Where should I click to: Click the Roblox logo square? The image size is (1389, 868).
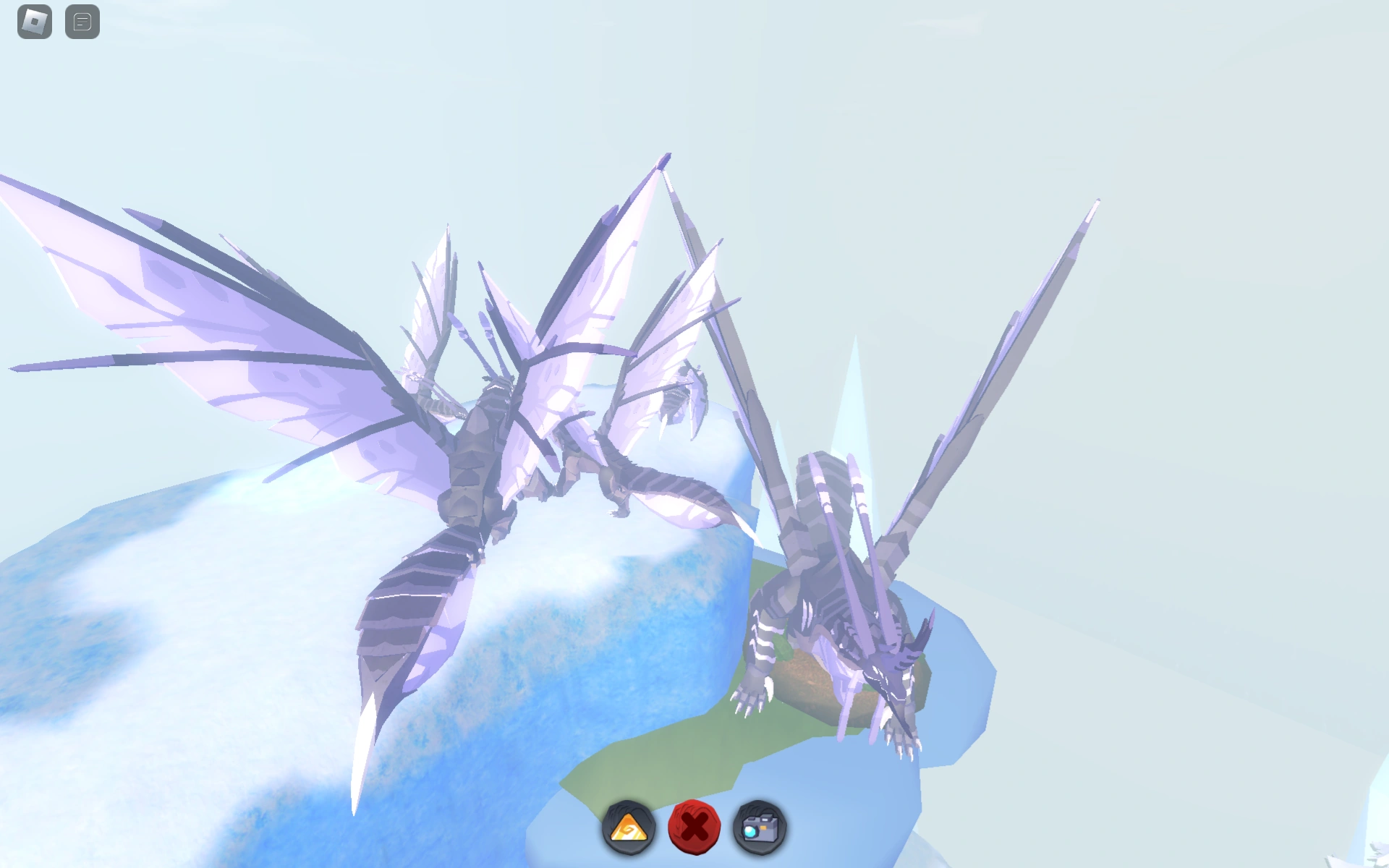coord(33,20)
